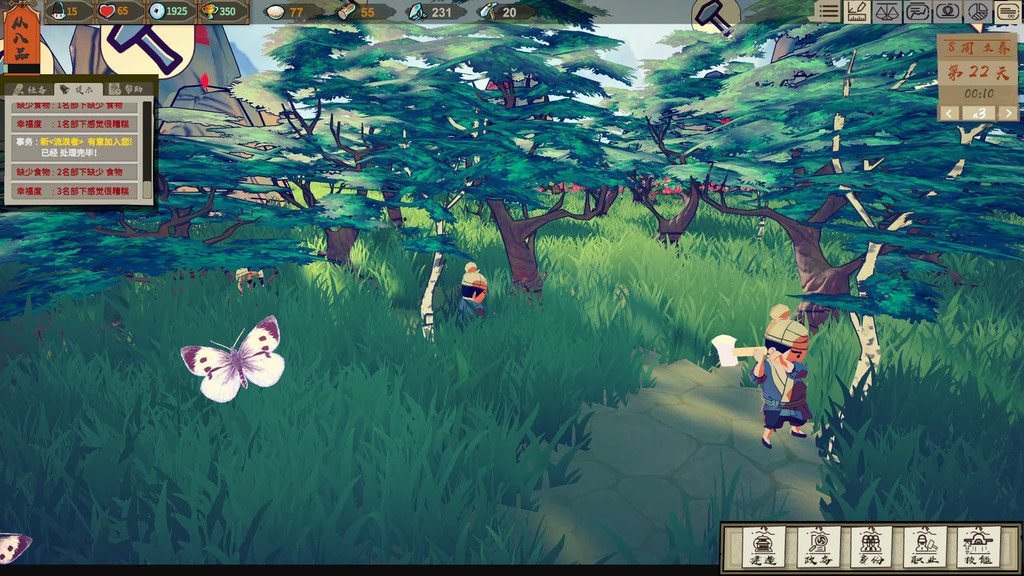Open the balance scales toolbar icon

click(886, 11)
